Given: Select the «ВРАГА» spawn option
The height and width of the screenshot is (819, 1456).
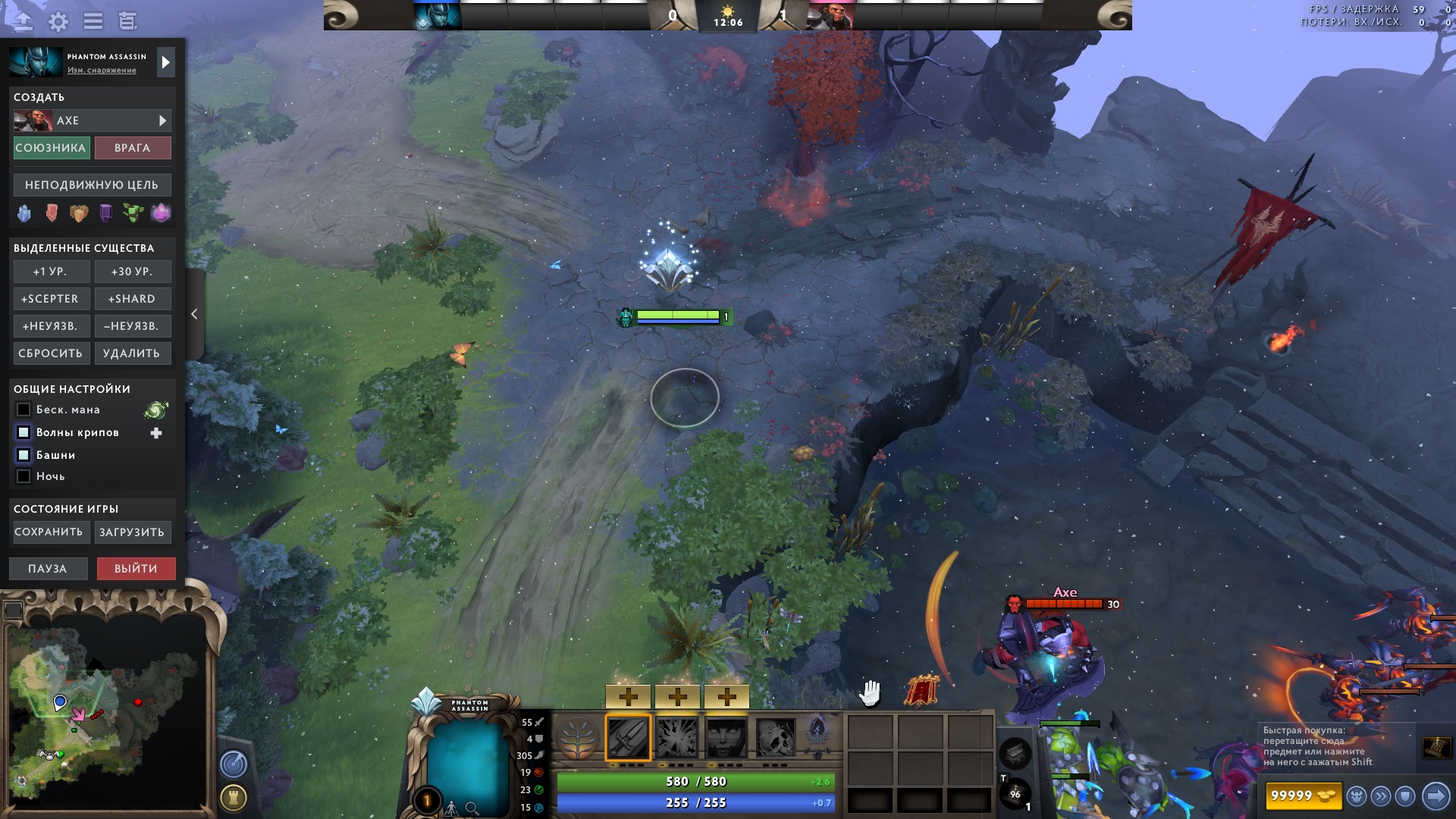Looking at the screenshot, I should point(133,148).
